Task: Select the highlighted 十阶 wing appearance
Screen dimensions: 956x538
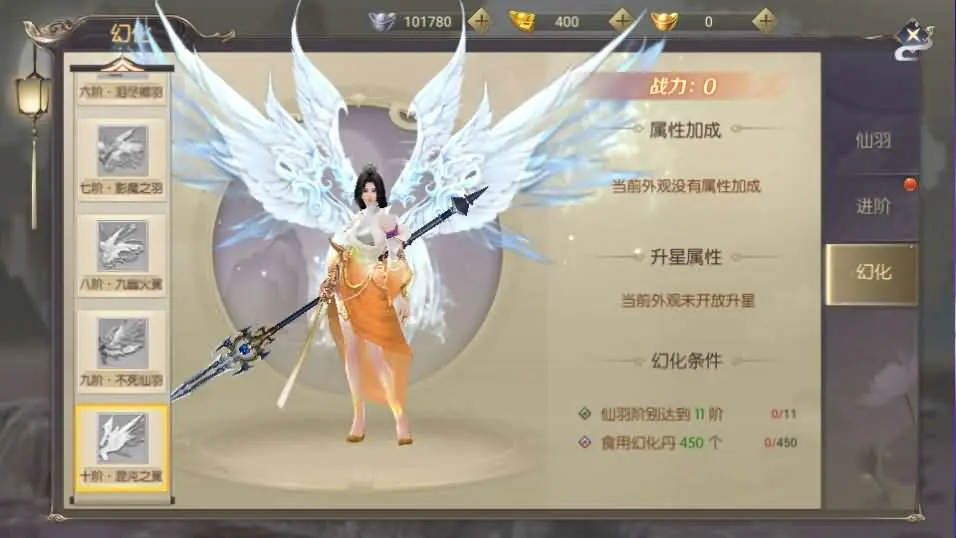Action: click(122, 445)
